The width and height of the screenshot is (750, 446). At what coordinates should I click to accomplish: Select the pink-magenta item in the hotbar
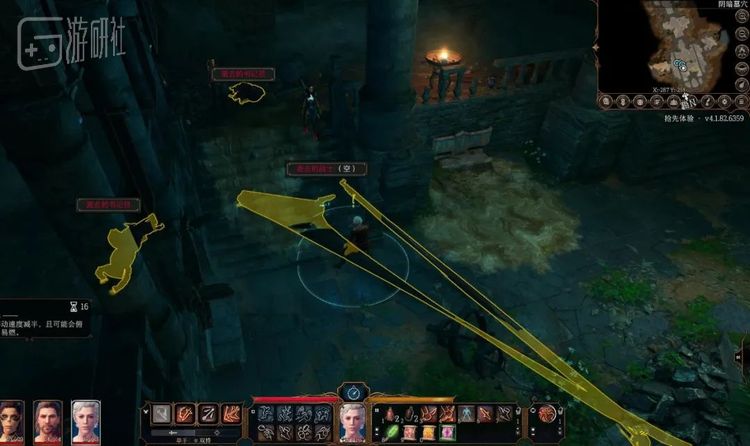(x=447, y=432)
